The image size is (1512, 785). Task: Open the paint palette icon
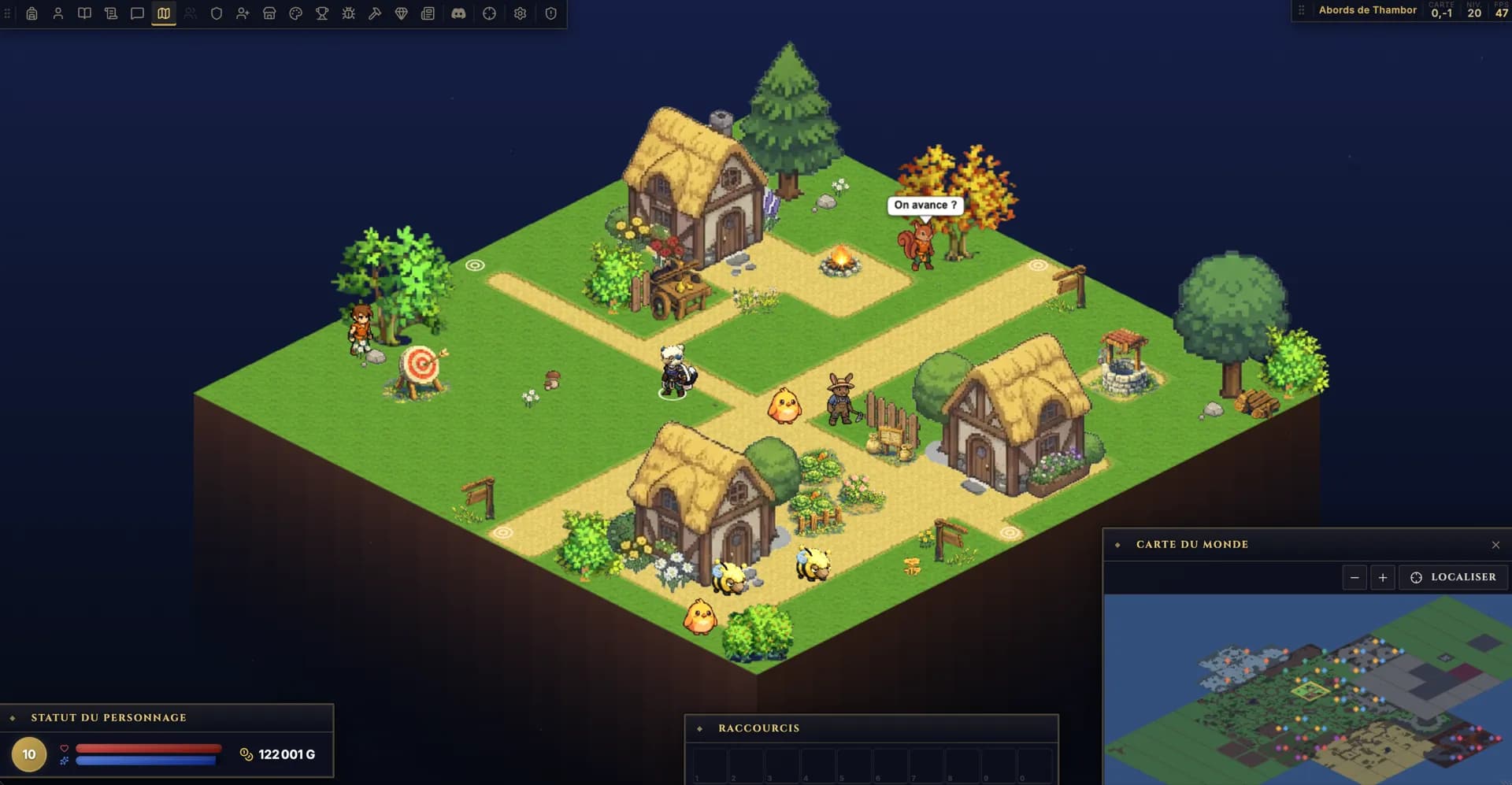click(295, 13)
